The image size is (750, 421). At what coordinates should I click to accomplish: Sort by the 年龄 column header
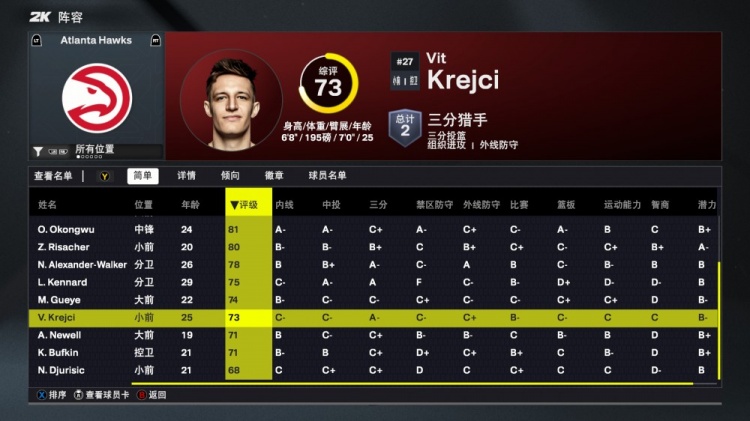[x=190, y=205]
